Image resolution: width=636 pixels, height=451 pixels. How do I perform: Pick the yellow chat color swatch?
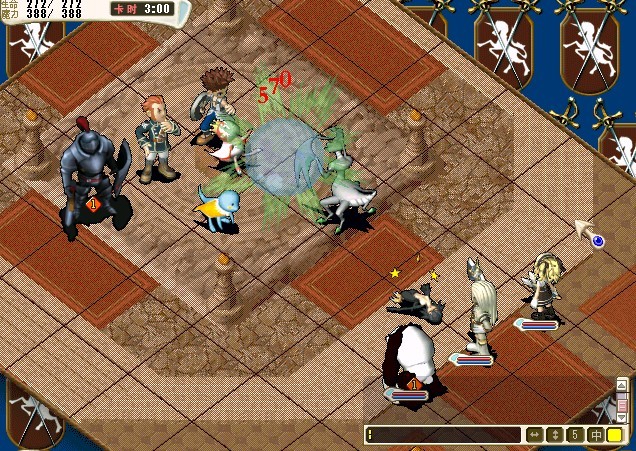(x=614, y=435)
